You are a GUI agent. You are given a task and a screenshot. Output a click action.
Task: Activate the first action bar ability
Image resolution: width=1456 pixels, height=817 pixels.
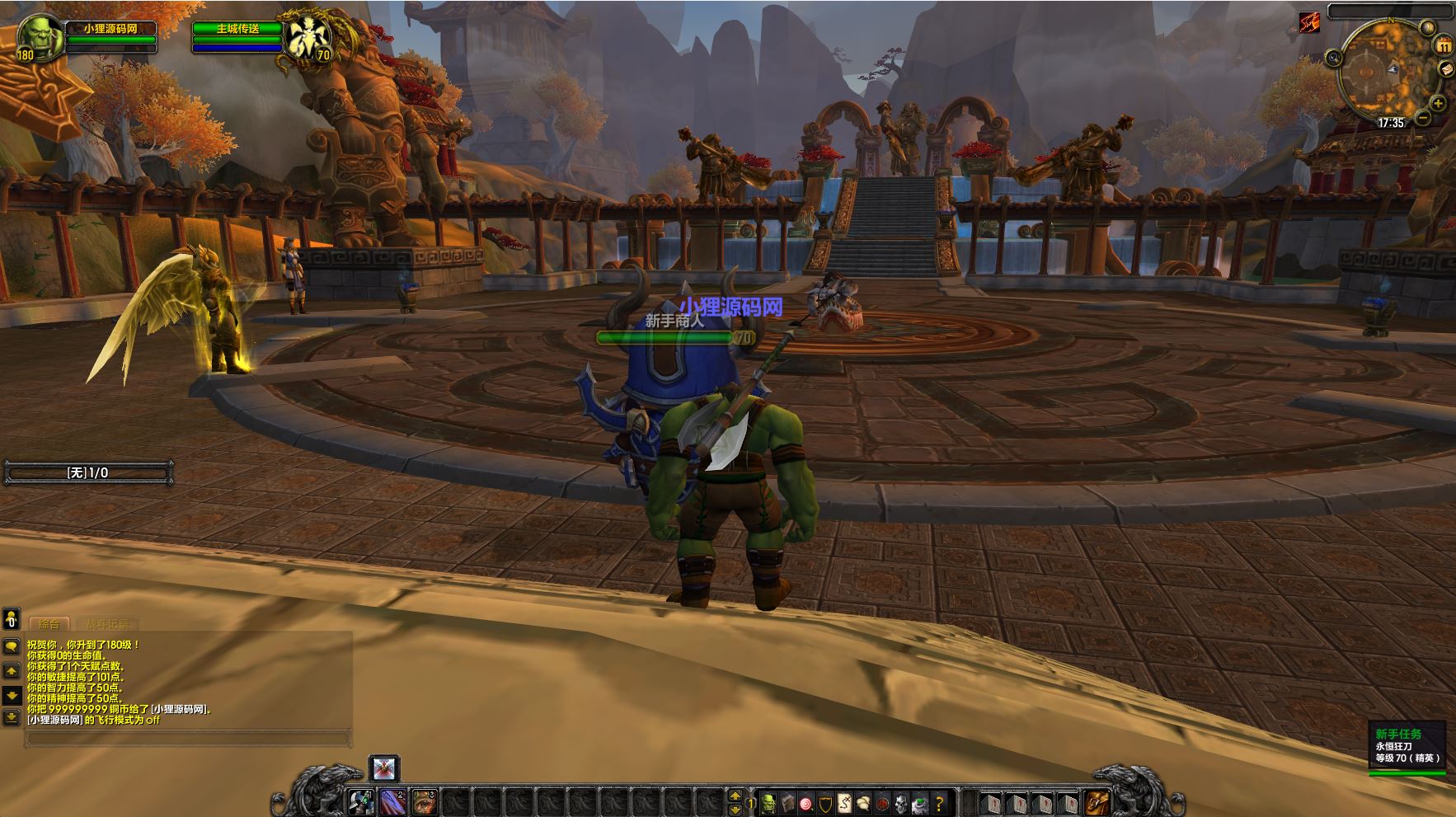[x=361, y=801]
